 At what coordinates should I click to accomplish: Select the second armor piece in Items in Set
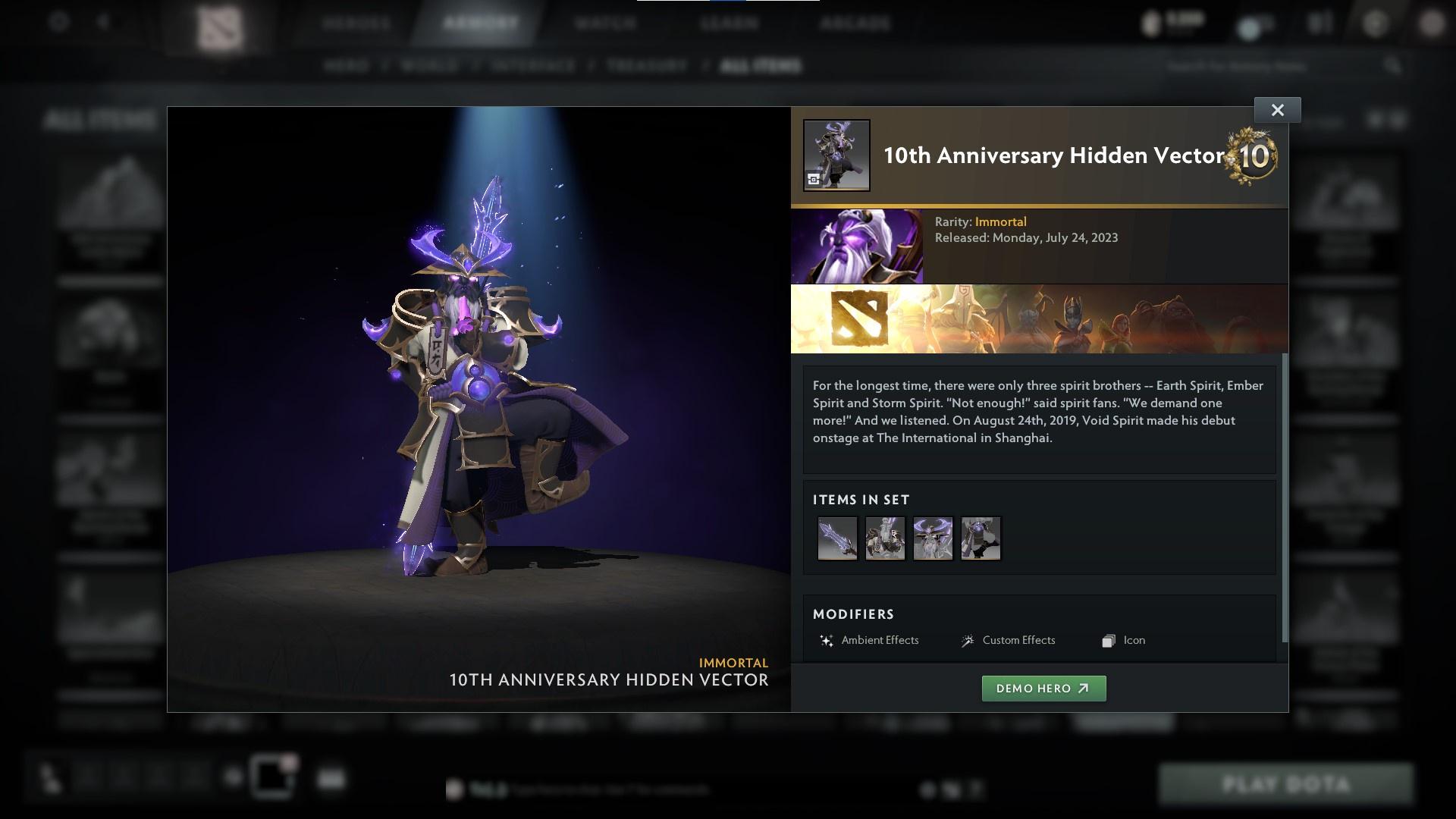(885, 538)
